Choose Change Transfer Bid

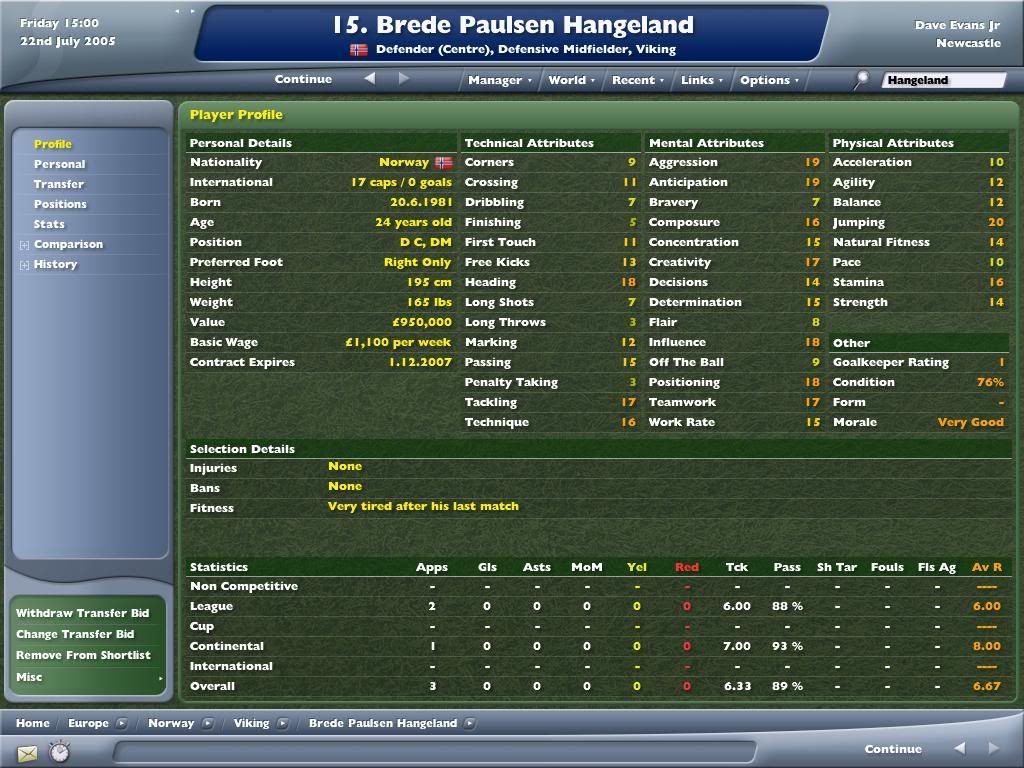coord(75,634)
